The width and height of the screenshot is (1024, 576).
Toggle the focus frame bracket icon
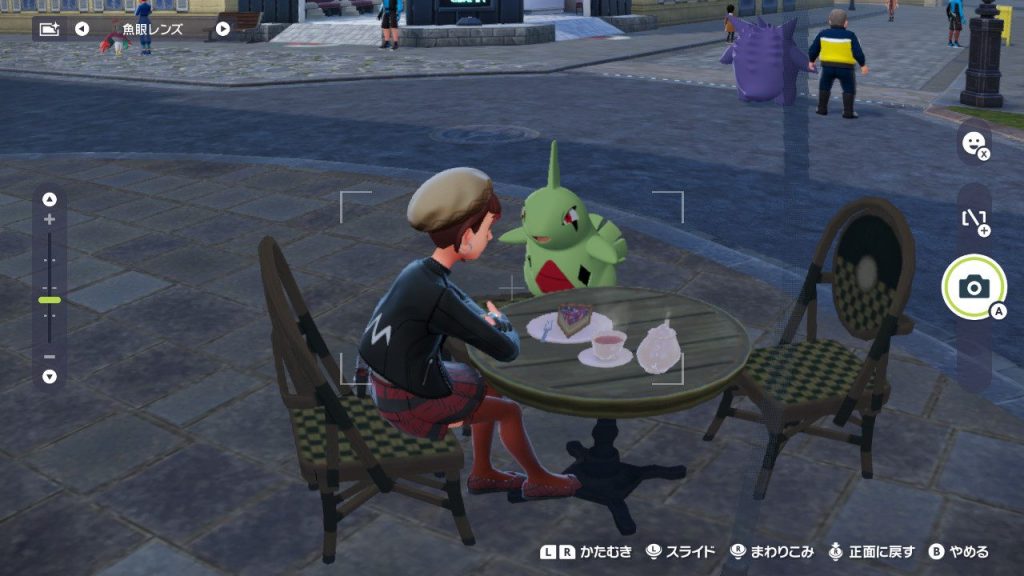(974, 220)
